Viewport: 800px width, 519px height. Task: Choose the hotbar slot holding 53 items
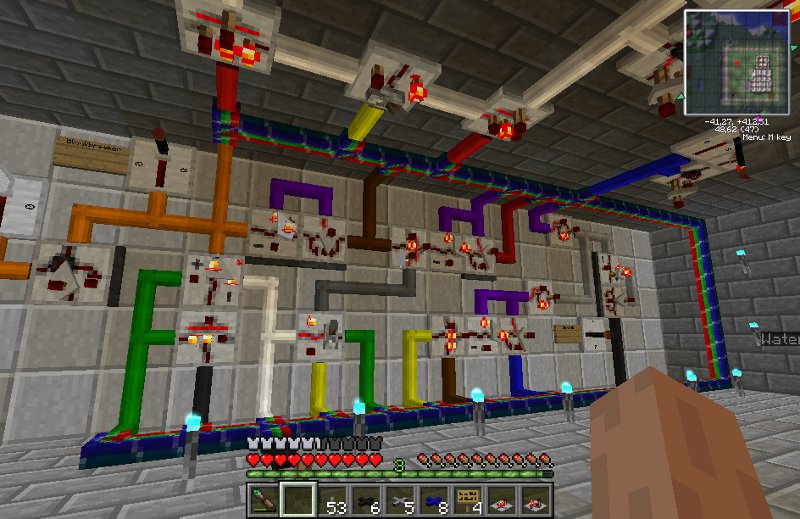click(x=332, y=498)
